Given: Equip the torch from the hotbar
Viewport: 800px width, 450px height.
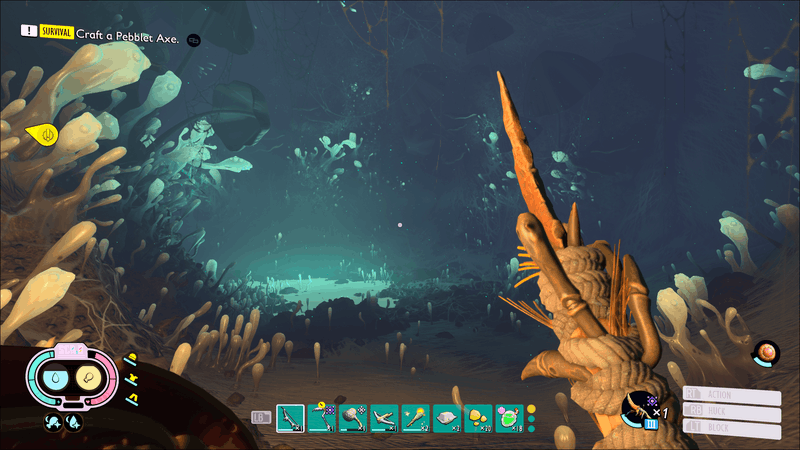Looking at the screenshot, I should pos(414,414).
